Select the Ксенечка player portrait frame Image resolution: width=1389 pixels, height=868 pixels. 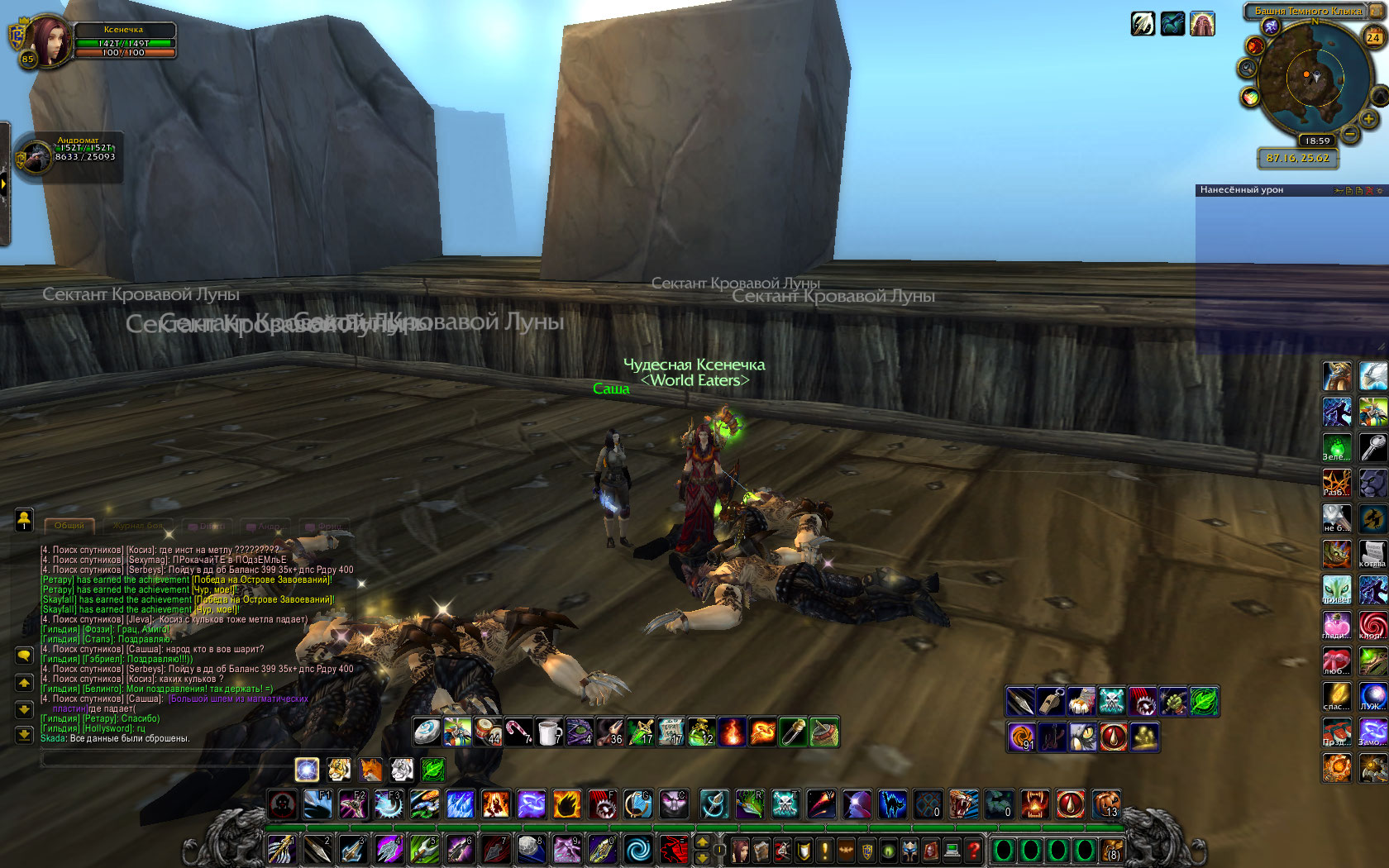[x=50, y=40]
